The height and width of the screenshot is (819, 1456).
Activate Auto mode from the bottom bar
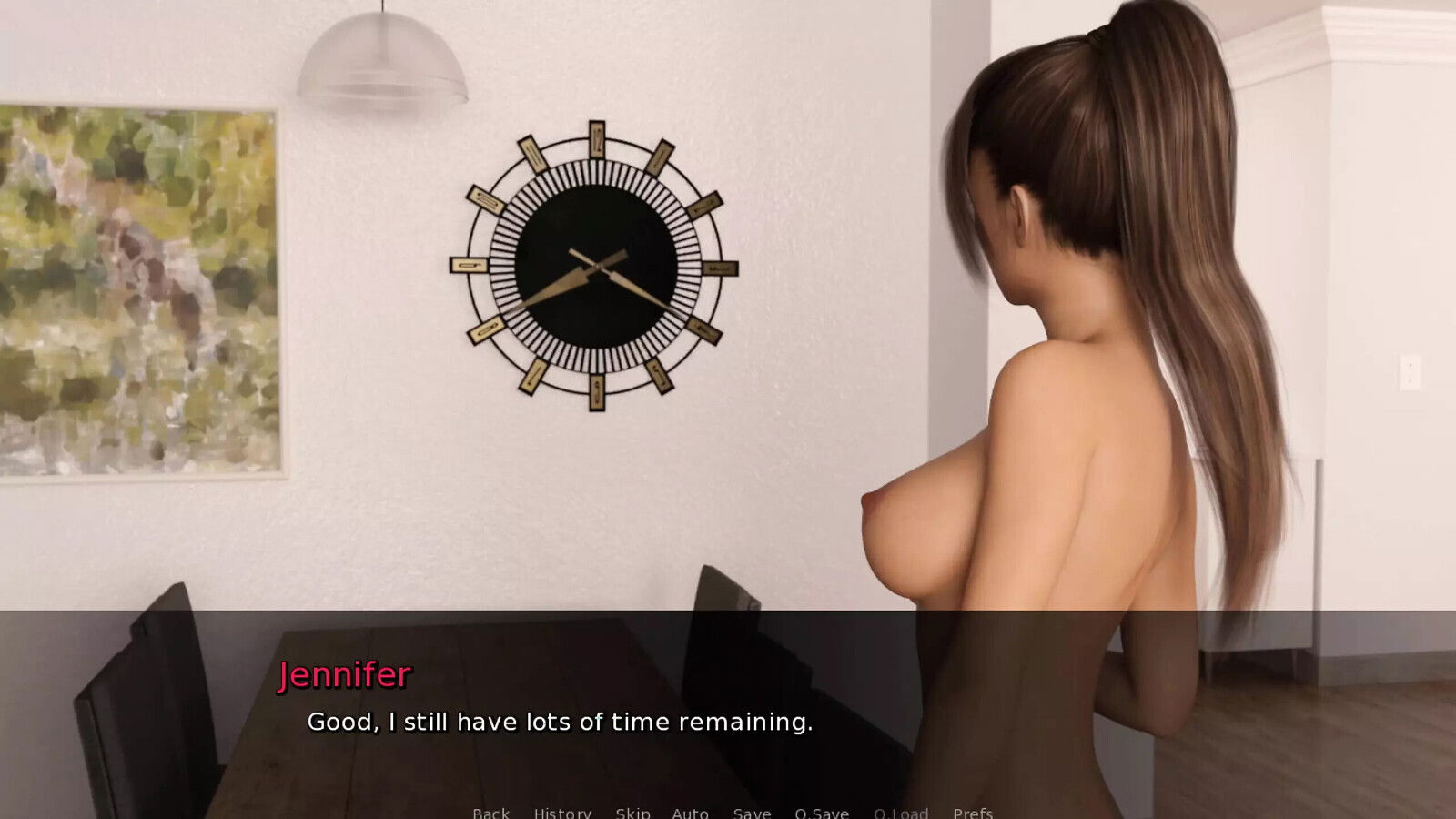tap(691, 813)
